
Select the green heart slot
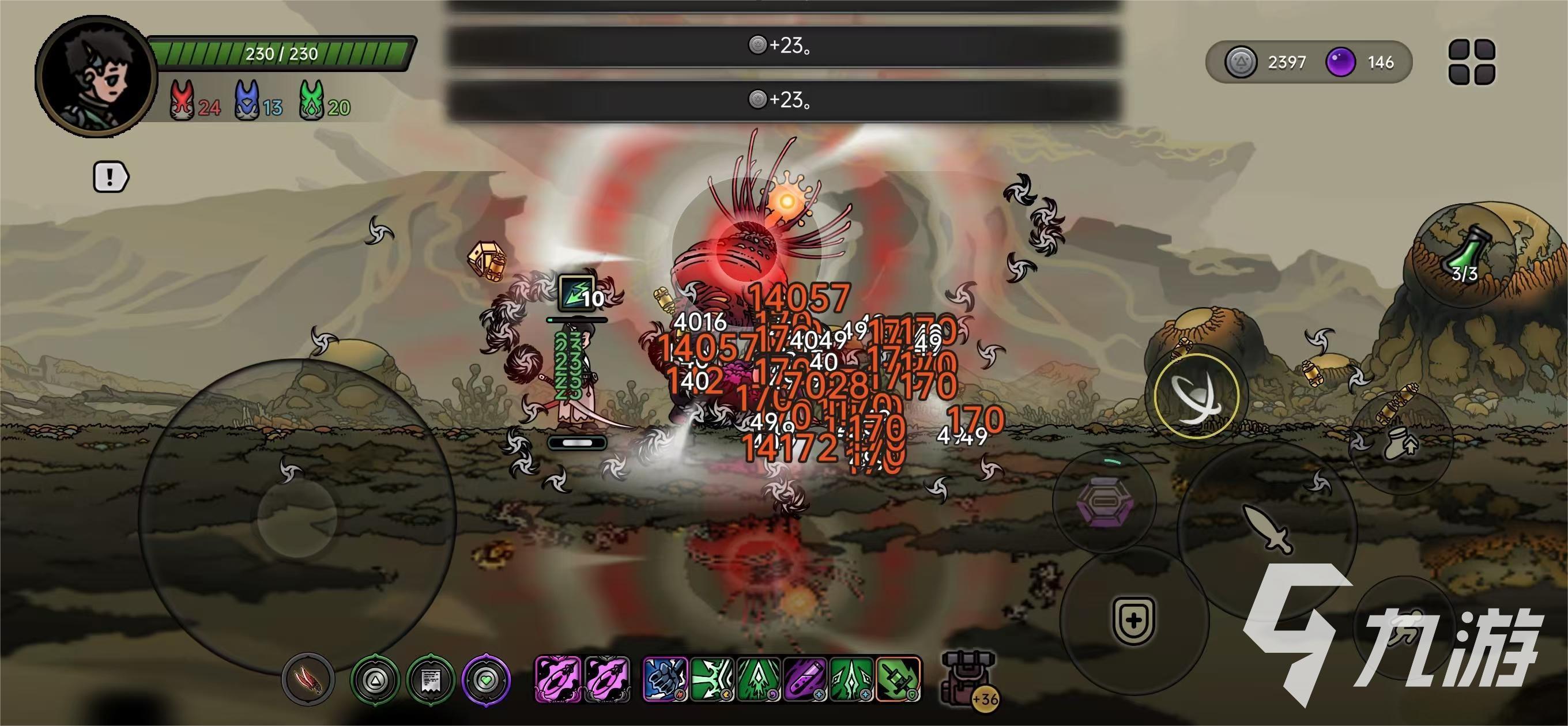pyautogui.click(x=486, y=679)
